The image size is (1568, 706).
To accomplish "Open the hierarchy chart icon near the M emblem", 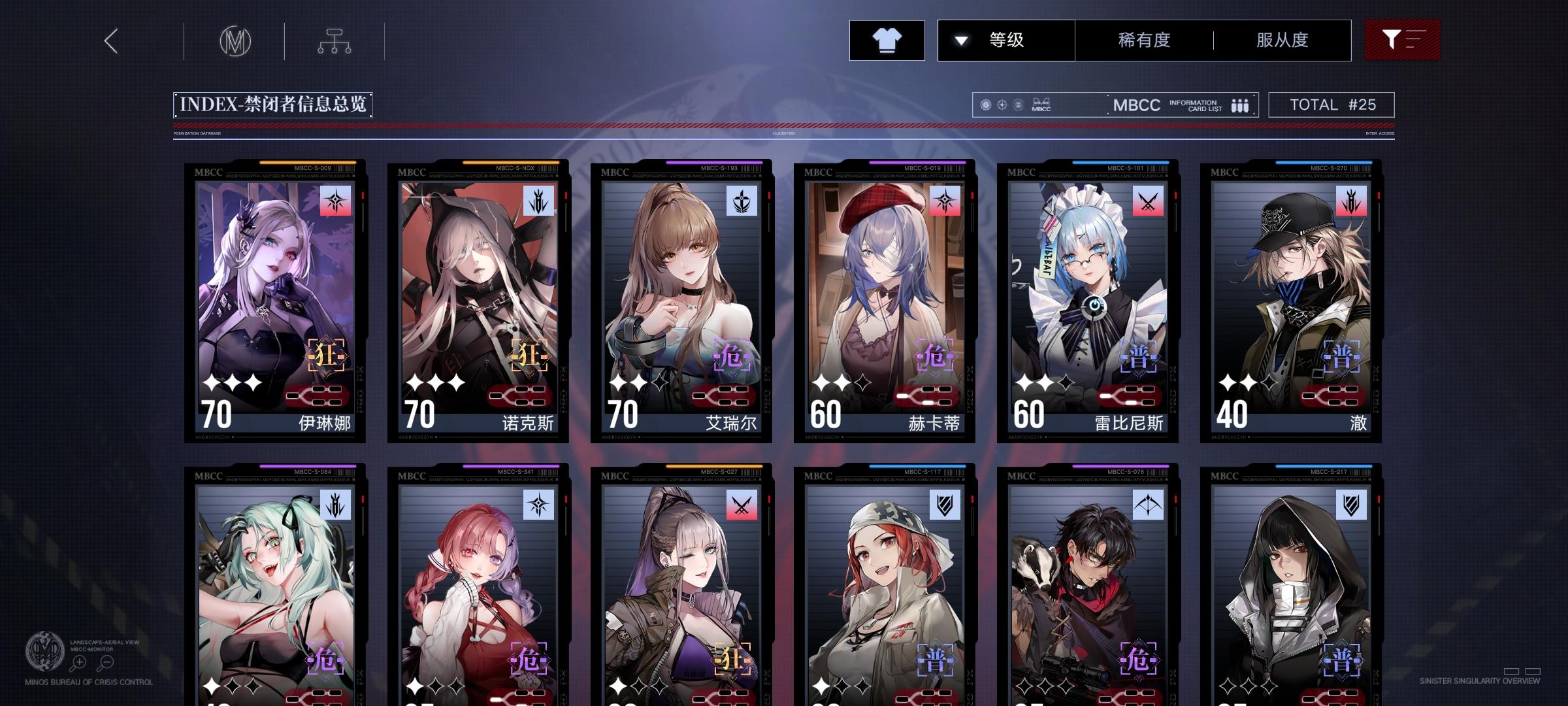I will tap(335, 41).
